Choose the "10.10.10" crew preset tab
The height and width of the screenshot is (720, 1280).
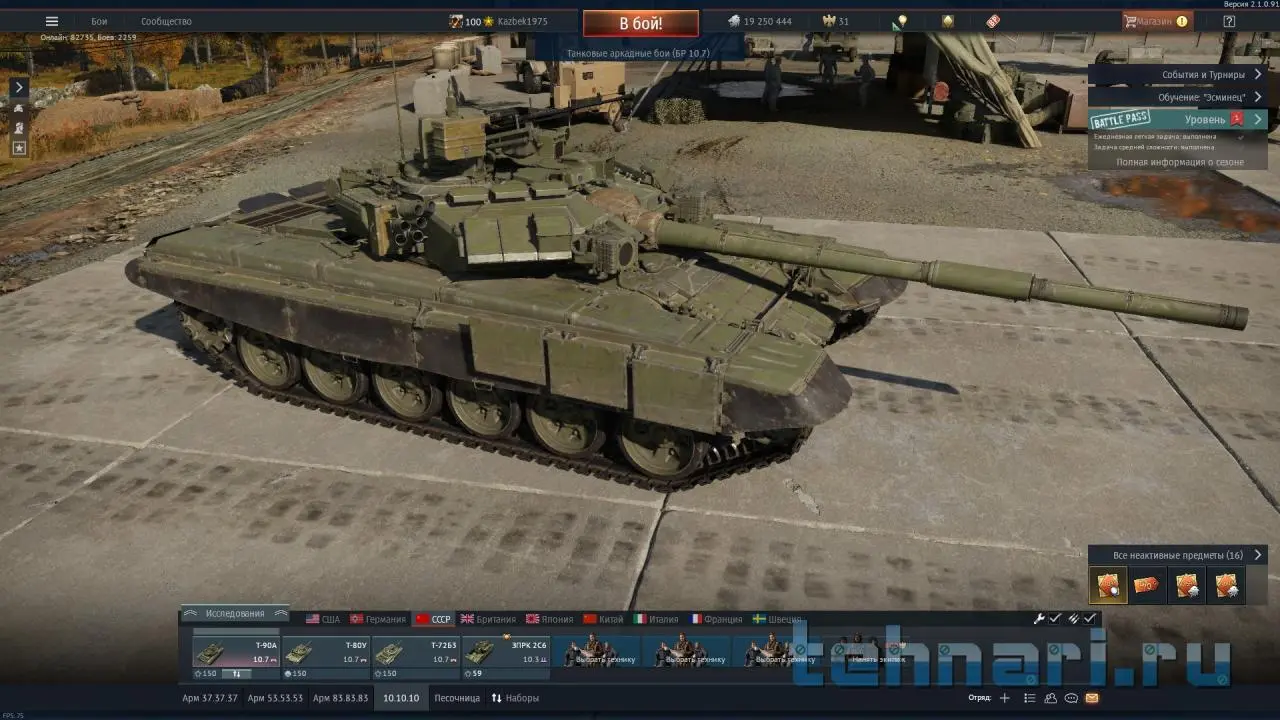pyautogui.click(x=402, y=698)
